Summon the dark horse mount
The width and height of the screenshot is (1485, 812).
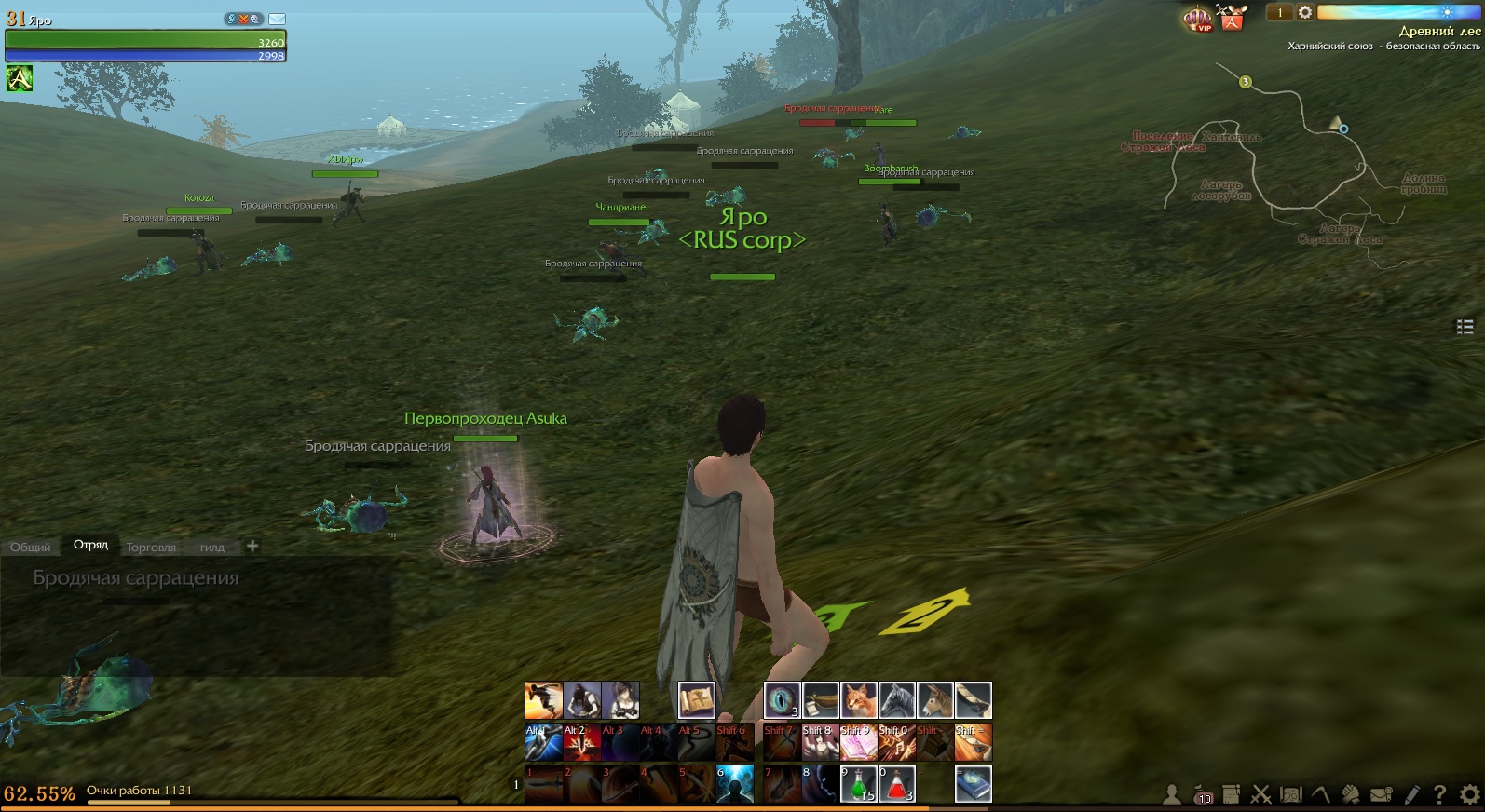(x=896, y=700)
